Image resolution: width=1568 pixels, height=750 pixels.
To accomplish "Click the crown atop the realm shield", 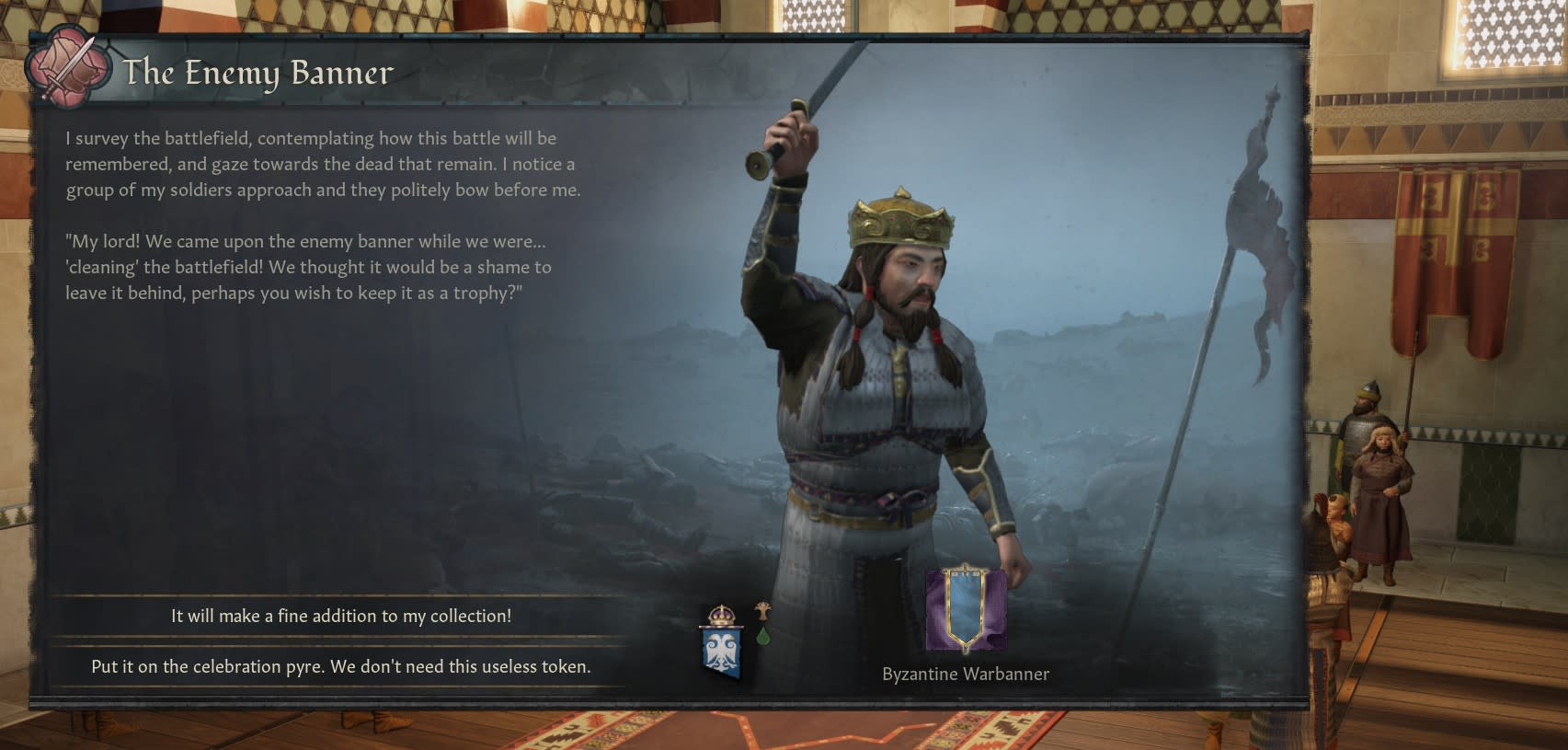I will click(722, 614).
